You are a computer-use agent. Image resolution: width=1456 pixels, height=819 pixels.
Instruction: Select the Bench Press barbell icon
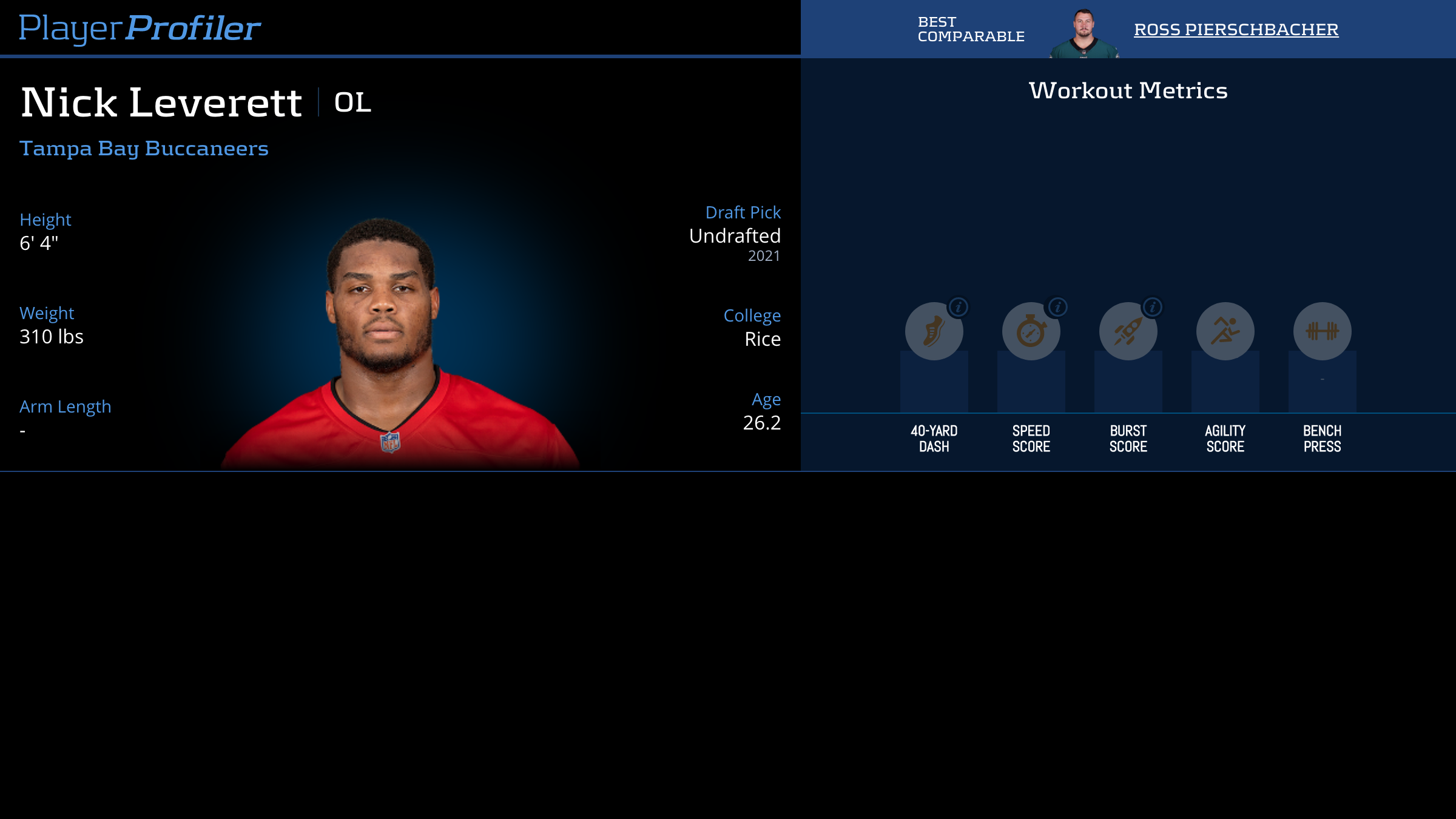[x=1321, y=331]
